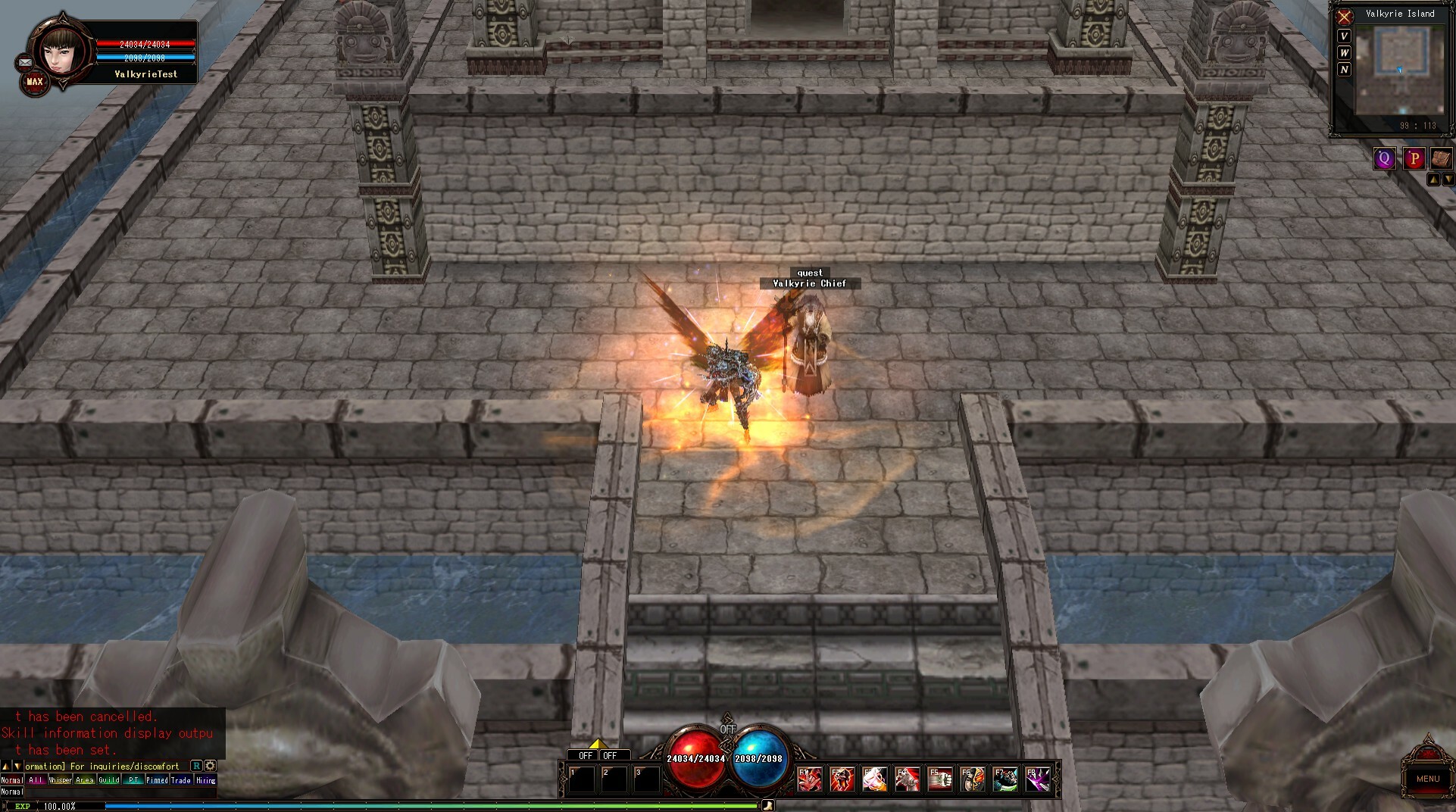Select the first attack skill in the hotbar

pos(810,780)
